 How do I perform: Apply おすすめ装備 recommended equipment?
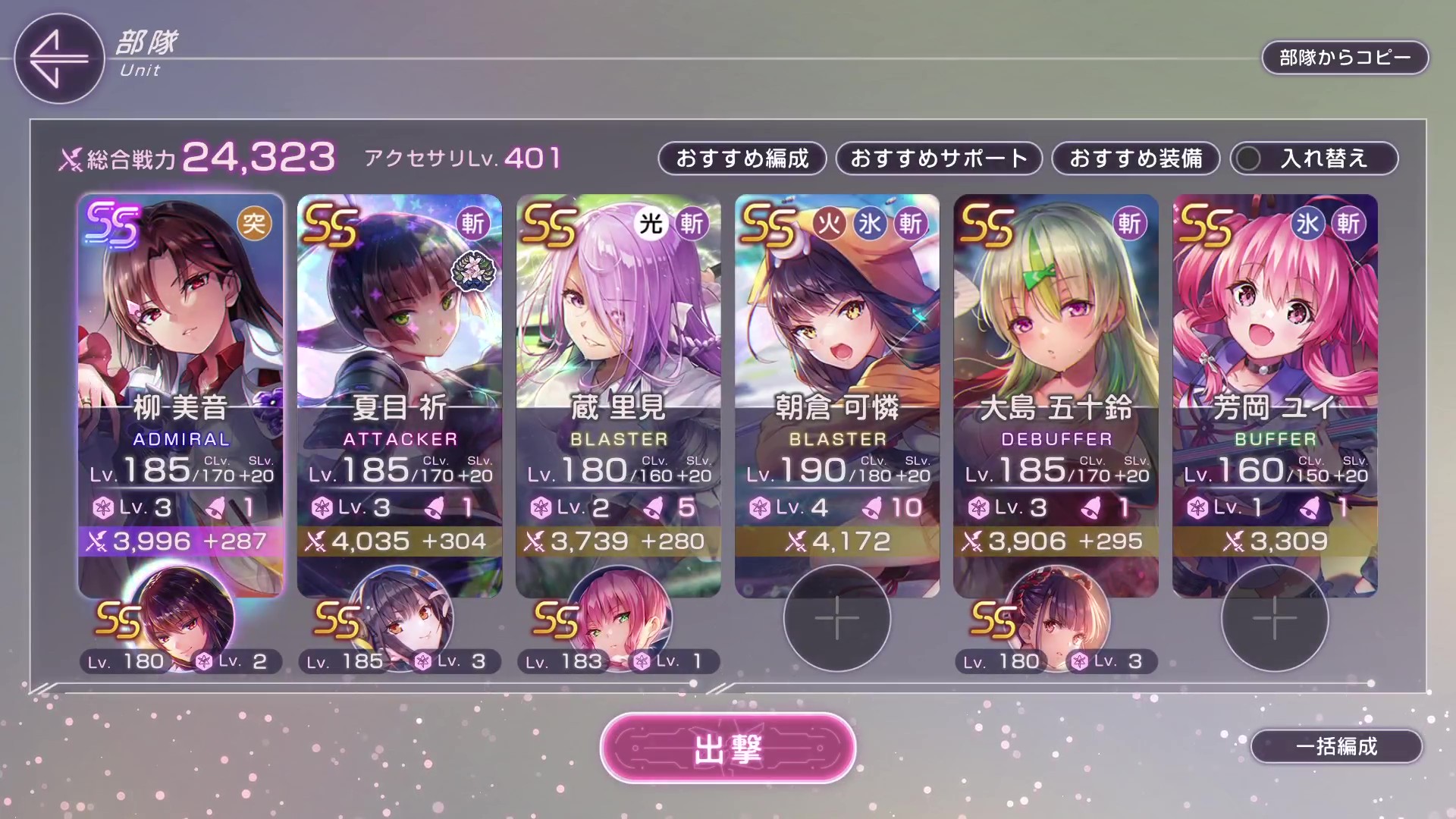pos(1135,158)
